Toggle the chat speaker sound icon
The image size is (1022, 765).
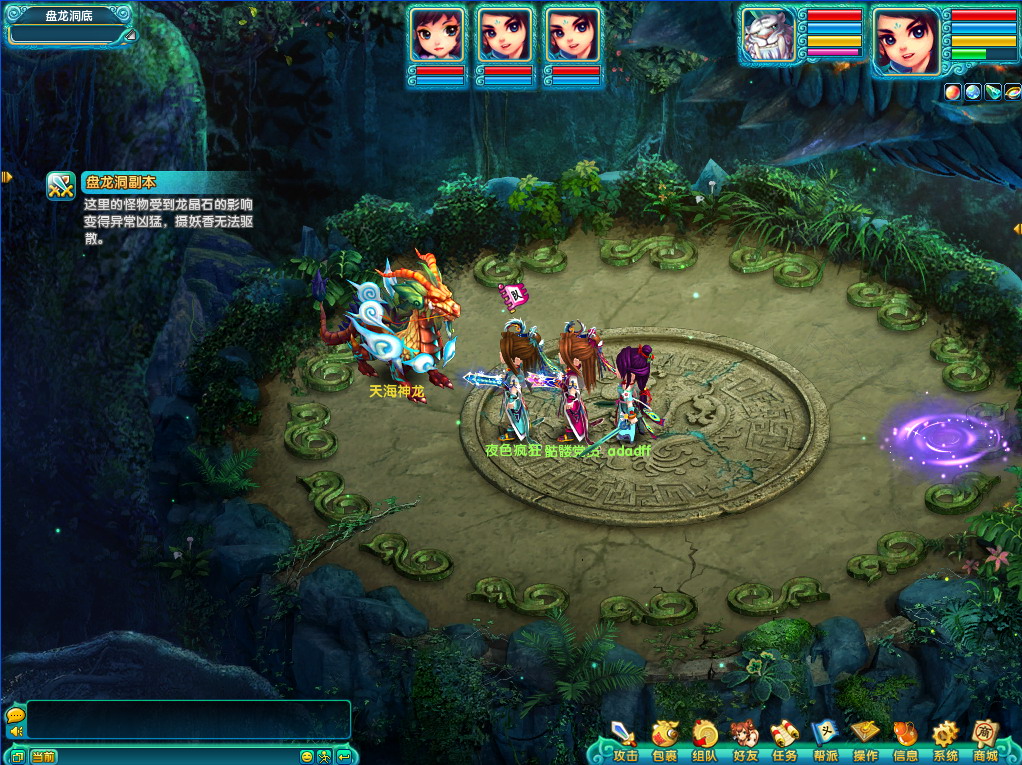(15, 731)
